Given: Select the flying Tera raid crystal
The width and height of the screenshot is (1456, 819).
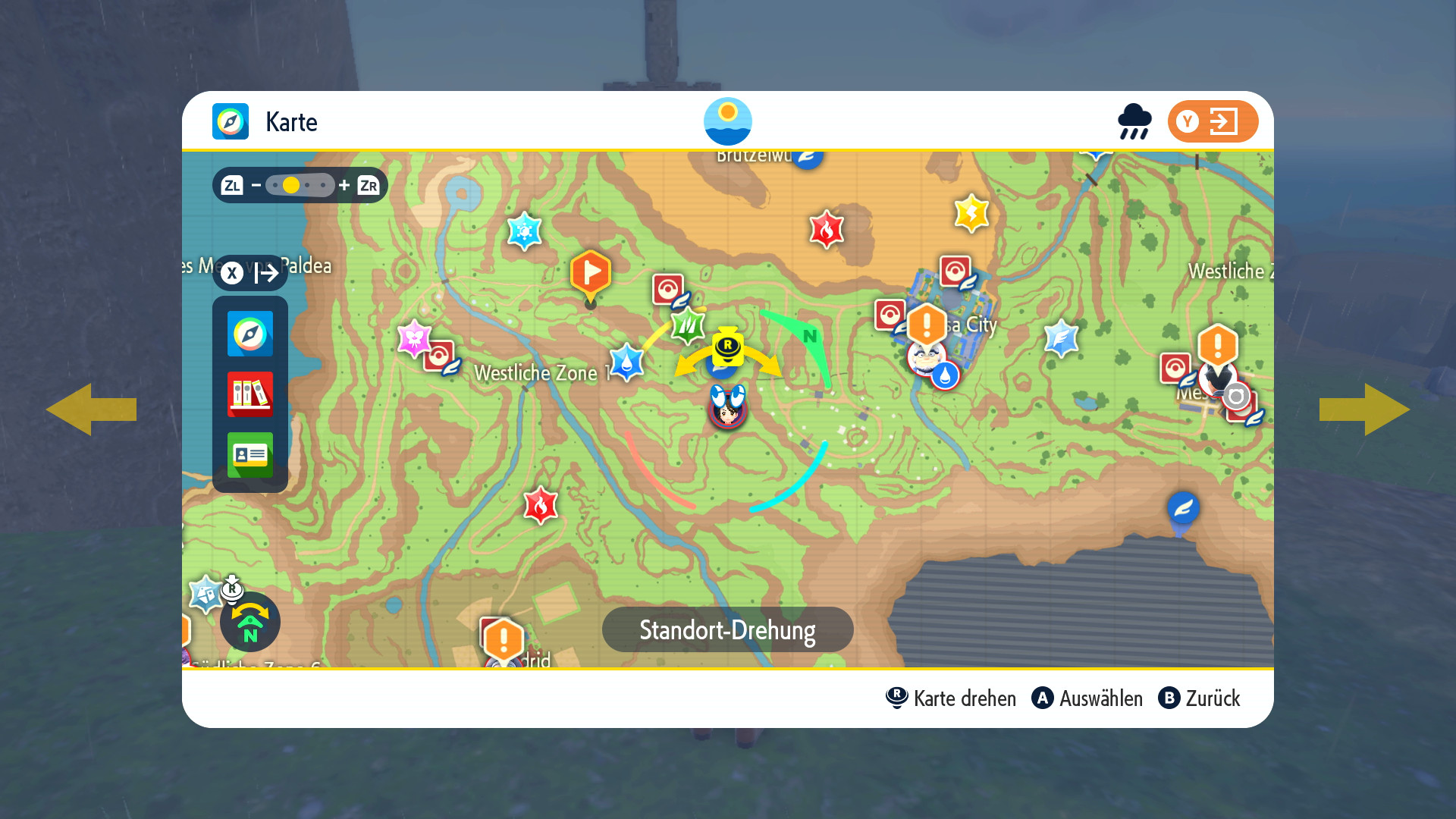Looking at the screenshot, I should [x=1061, y=337].
